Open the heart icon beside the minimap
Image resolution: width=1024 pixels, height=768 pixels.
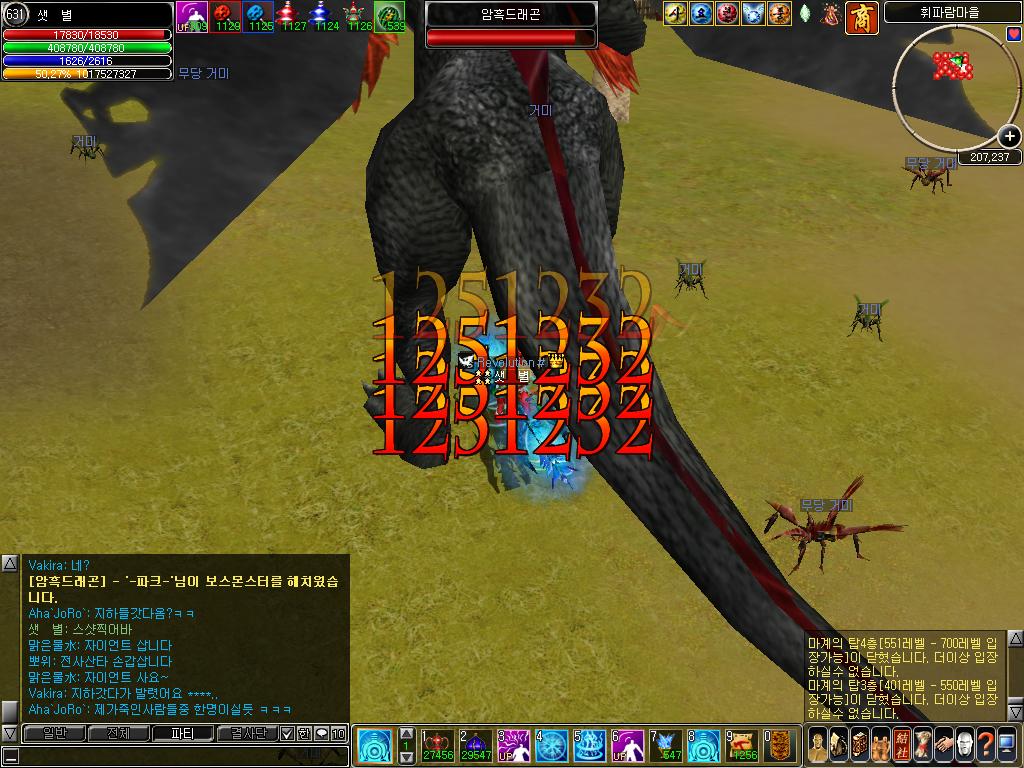(1014, 34)
